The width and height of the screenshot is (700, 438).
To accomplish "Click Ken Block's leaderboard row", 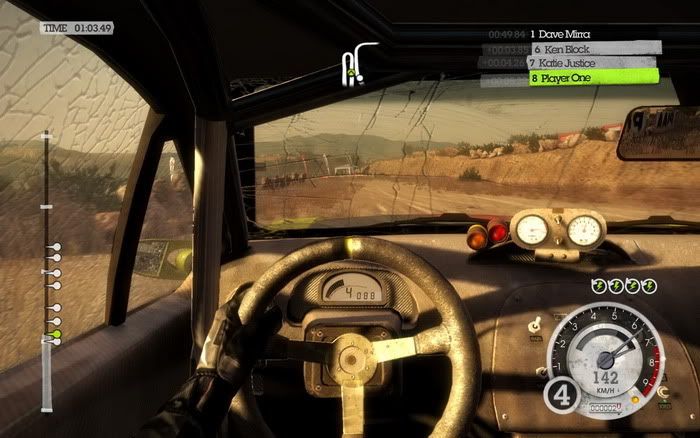I will 594,48.
